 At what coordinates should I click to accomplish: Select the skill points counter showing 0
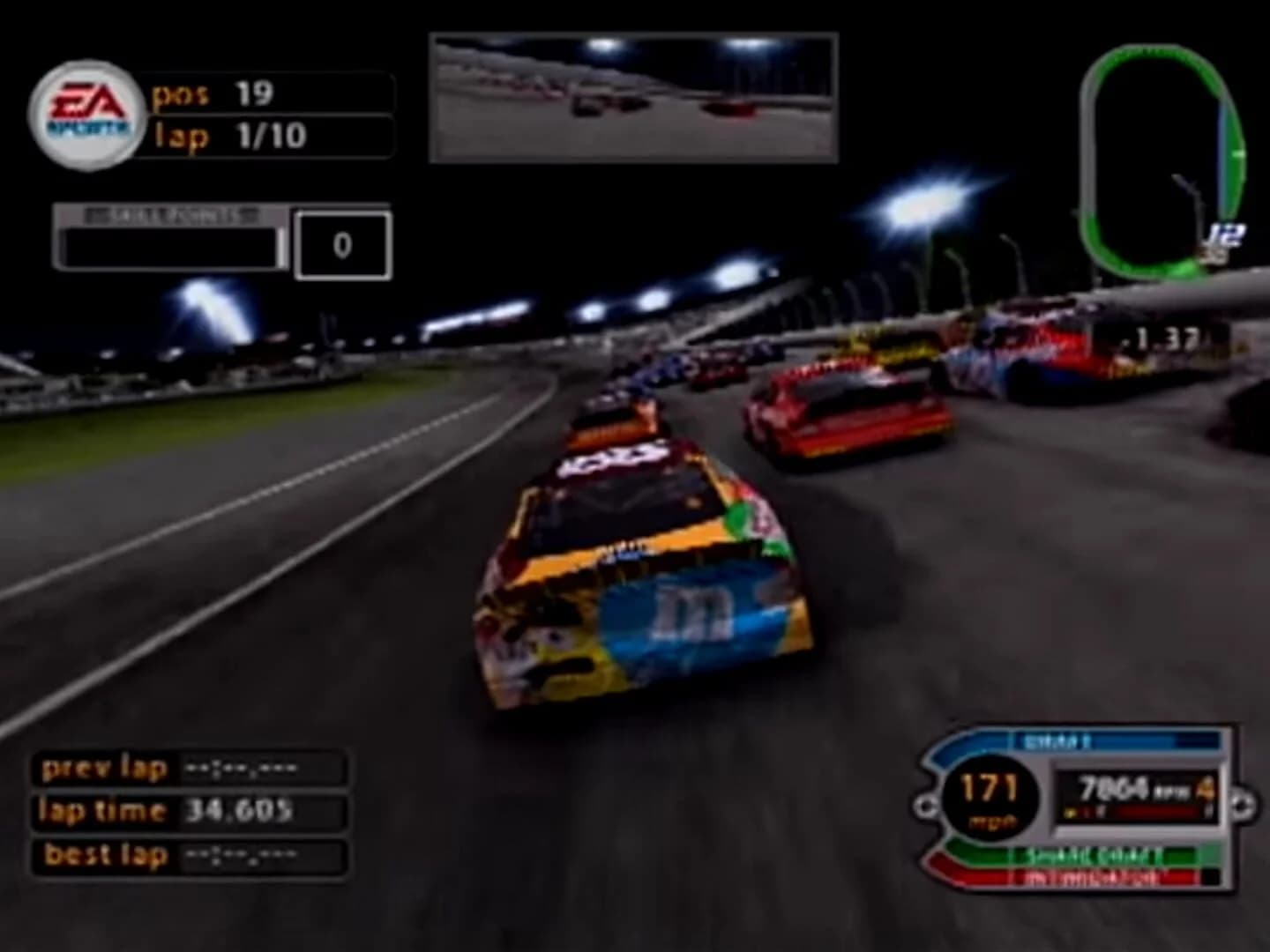pyautogui.click(x=341, y=244)
